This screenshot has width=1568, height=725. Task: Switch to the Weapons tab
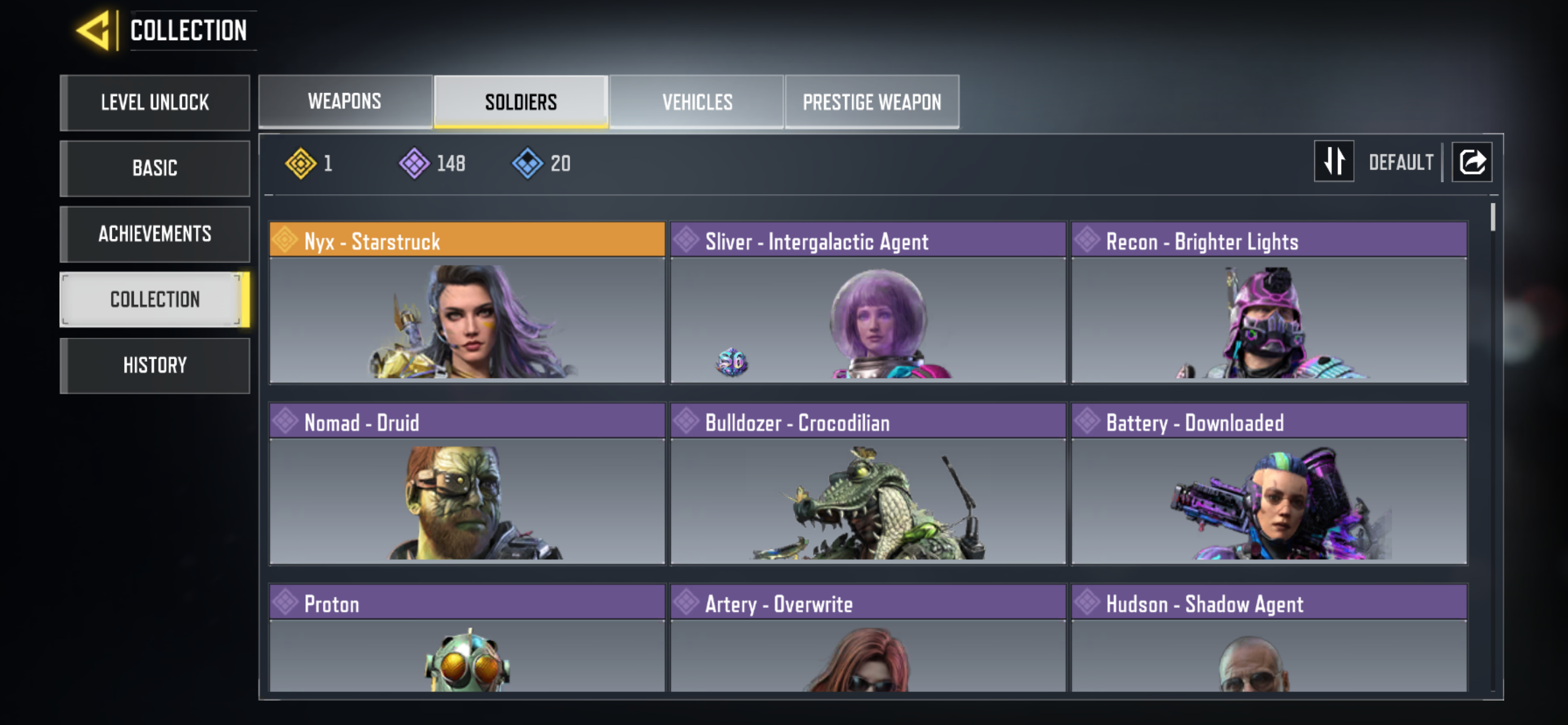[x=345, y=101]
